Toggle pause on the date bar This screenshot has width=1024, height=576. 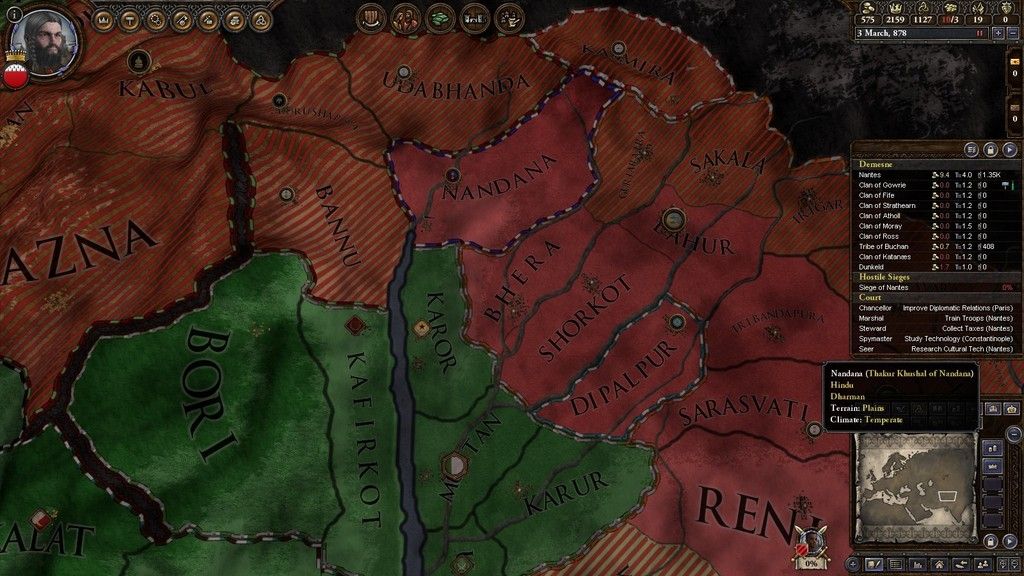pos(979,33)
